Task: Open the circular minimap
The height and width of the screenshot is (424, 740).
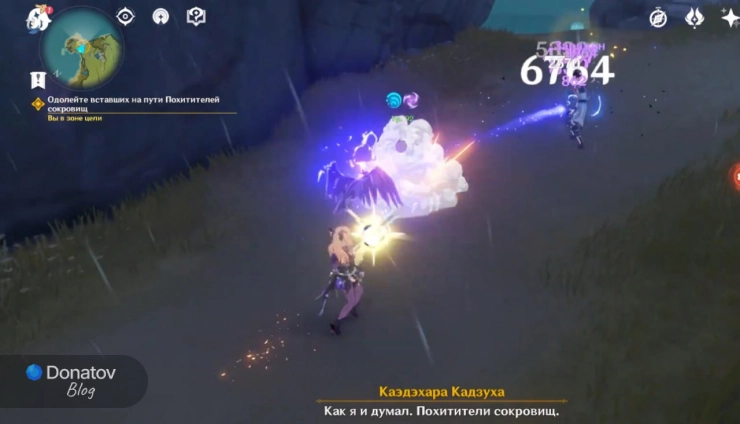Action: click(x=81, y=46)
